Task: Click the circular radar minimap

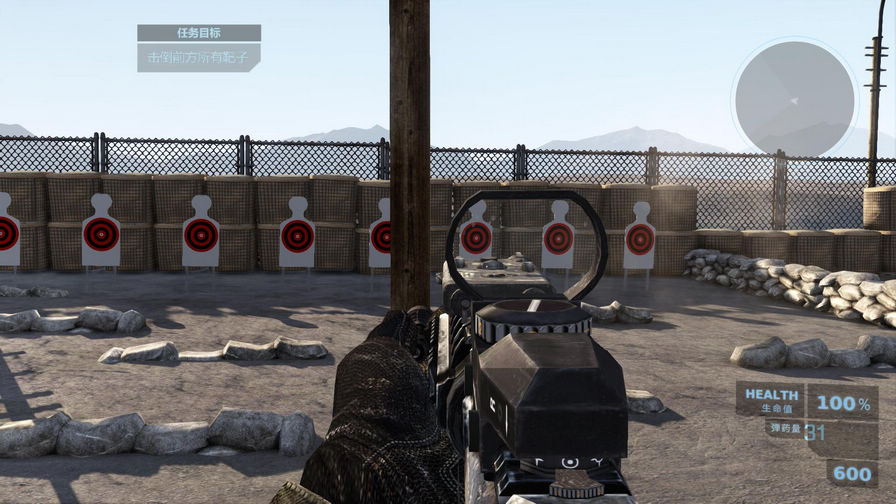Action: pos(794,98)
